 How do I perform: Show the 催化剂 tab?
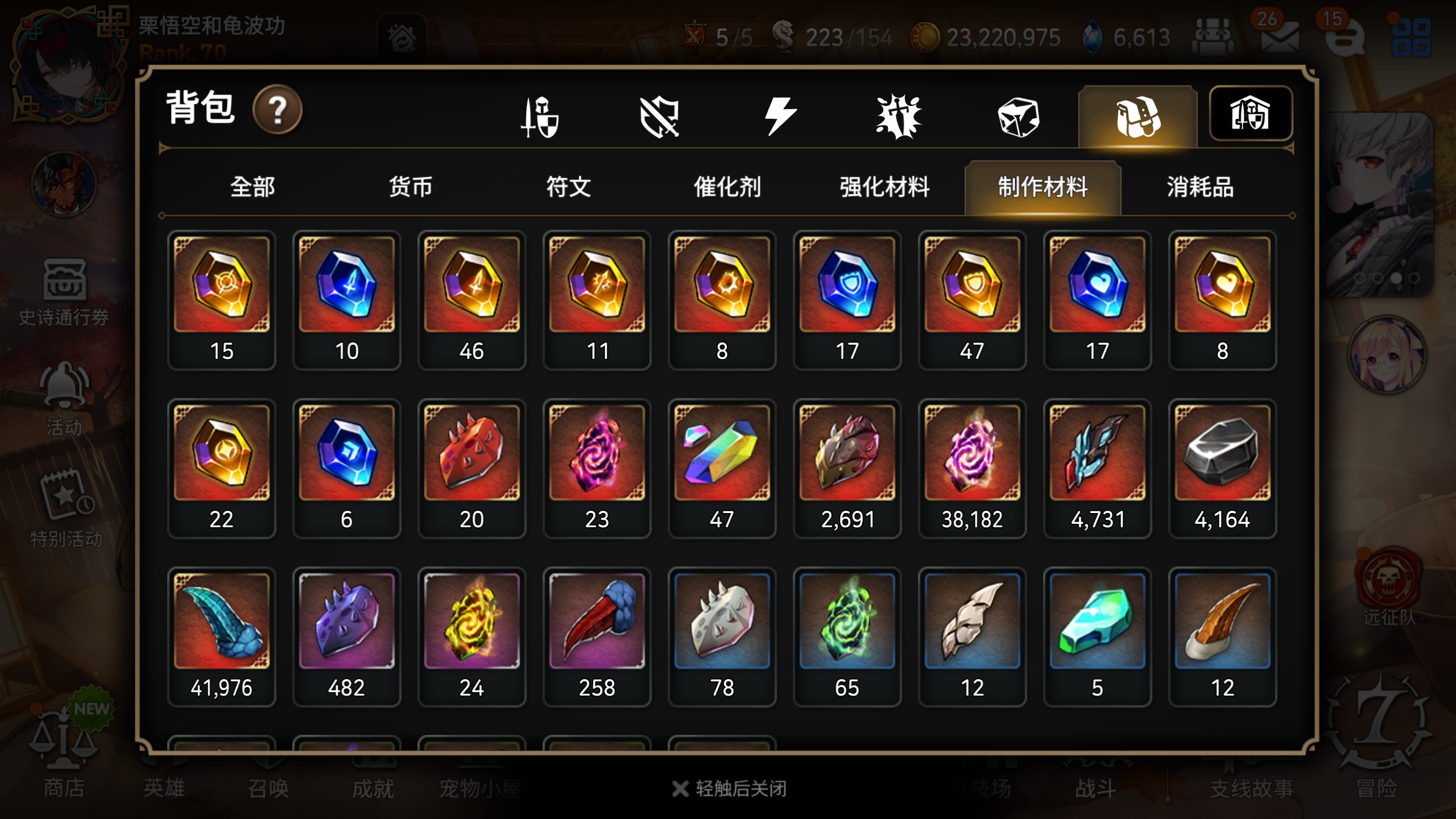[x=727, y=187]
